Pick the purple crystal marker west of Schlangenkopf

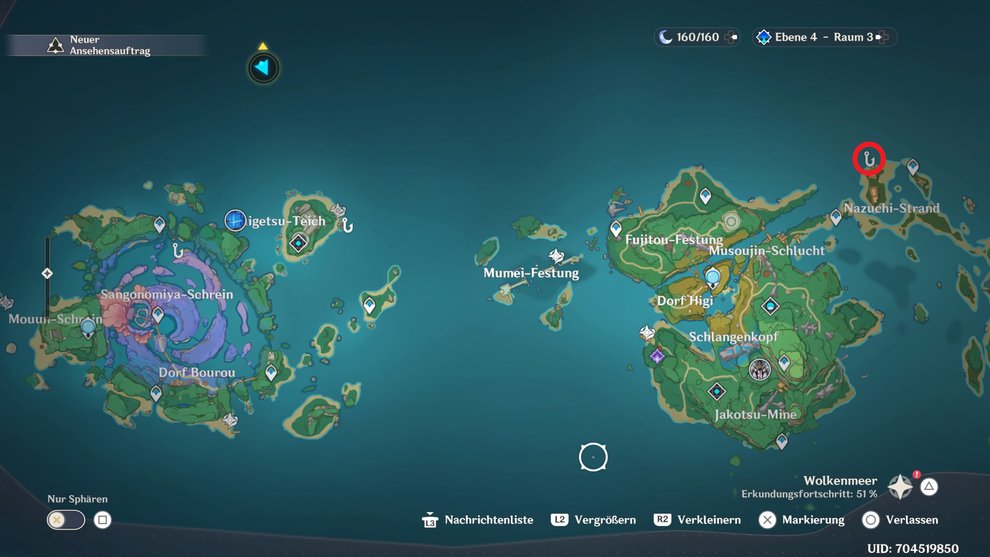point(657,356)
